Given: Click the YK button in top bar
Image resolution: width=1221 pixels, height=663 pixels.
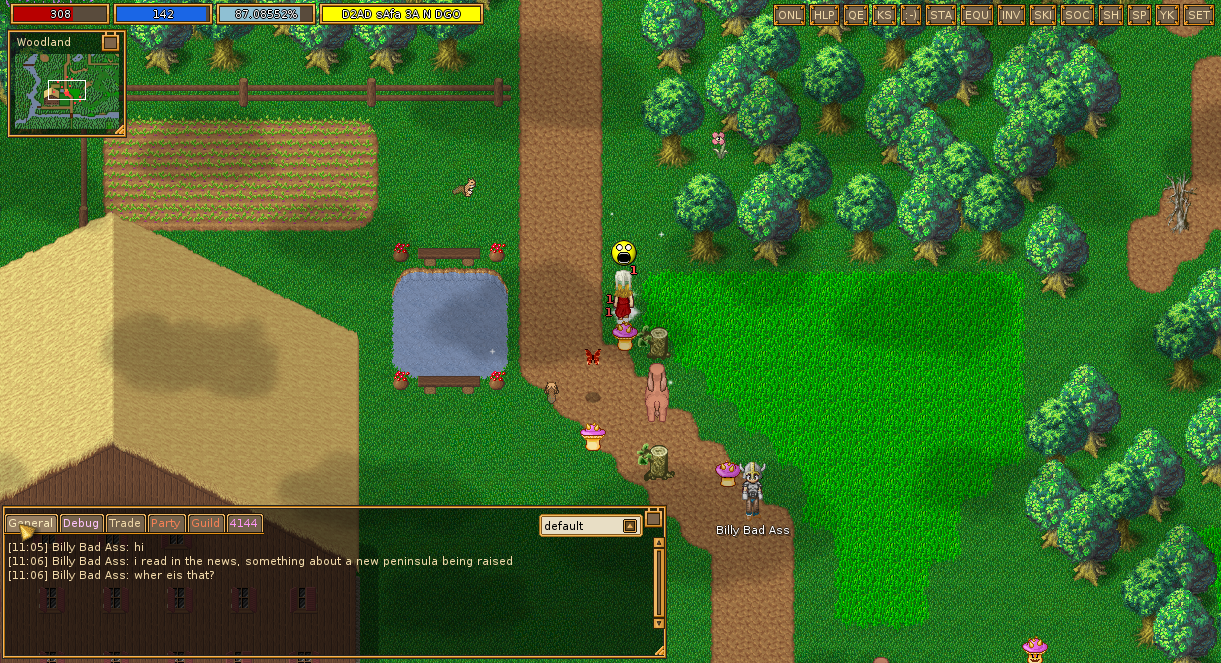Looking at the screenshot, I should pyautogui.click(x=1167, y=15).
